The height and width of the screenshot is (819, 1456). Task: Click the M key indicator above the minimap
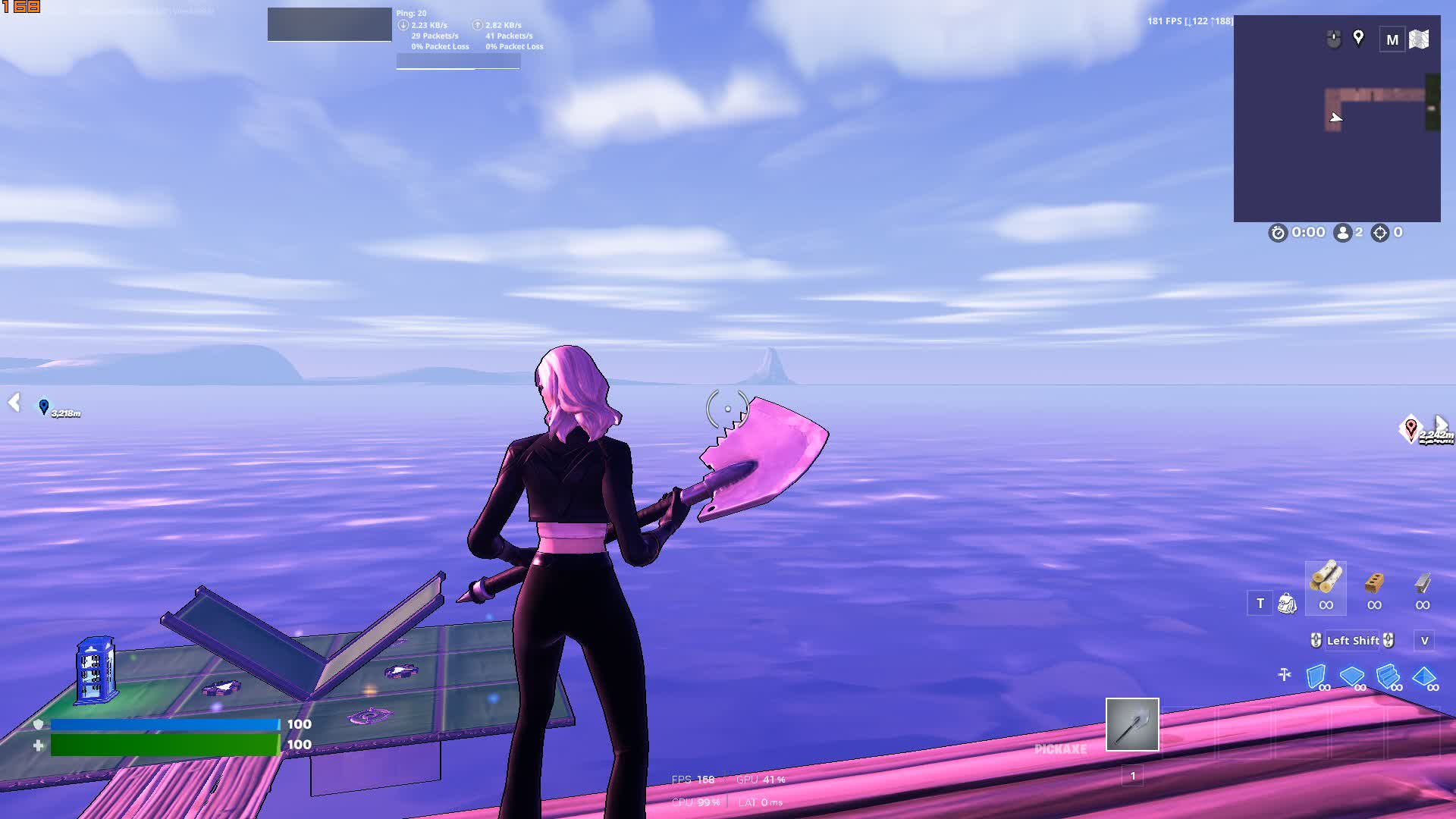point(1392,39)
